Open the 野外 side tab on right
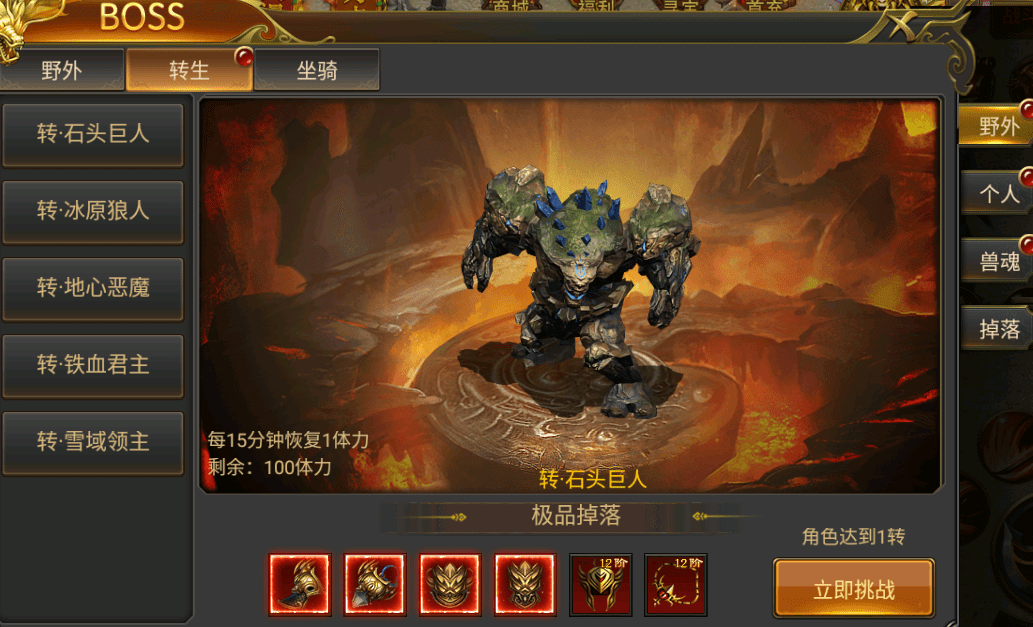 tap(997, 126)
